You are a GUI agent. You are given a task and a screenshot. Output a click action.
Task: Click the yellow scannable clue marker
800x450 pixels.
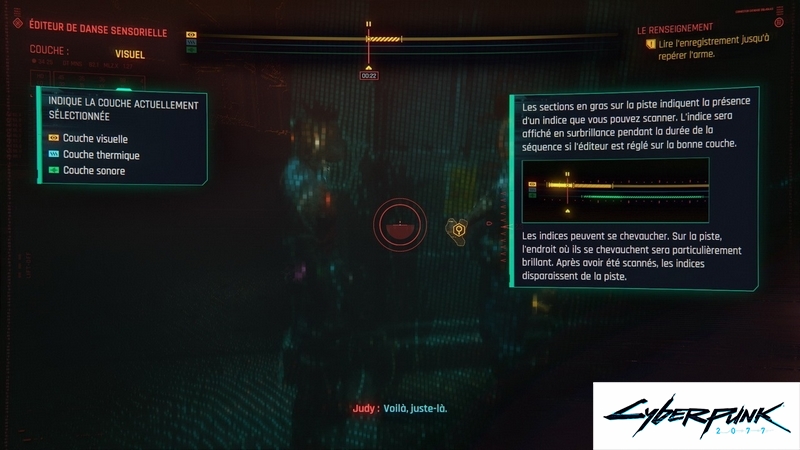[458, 230]
